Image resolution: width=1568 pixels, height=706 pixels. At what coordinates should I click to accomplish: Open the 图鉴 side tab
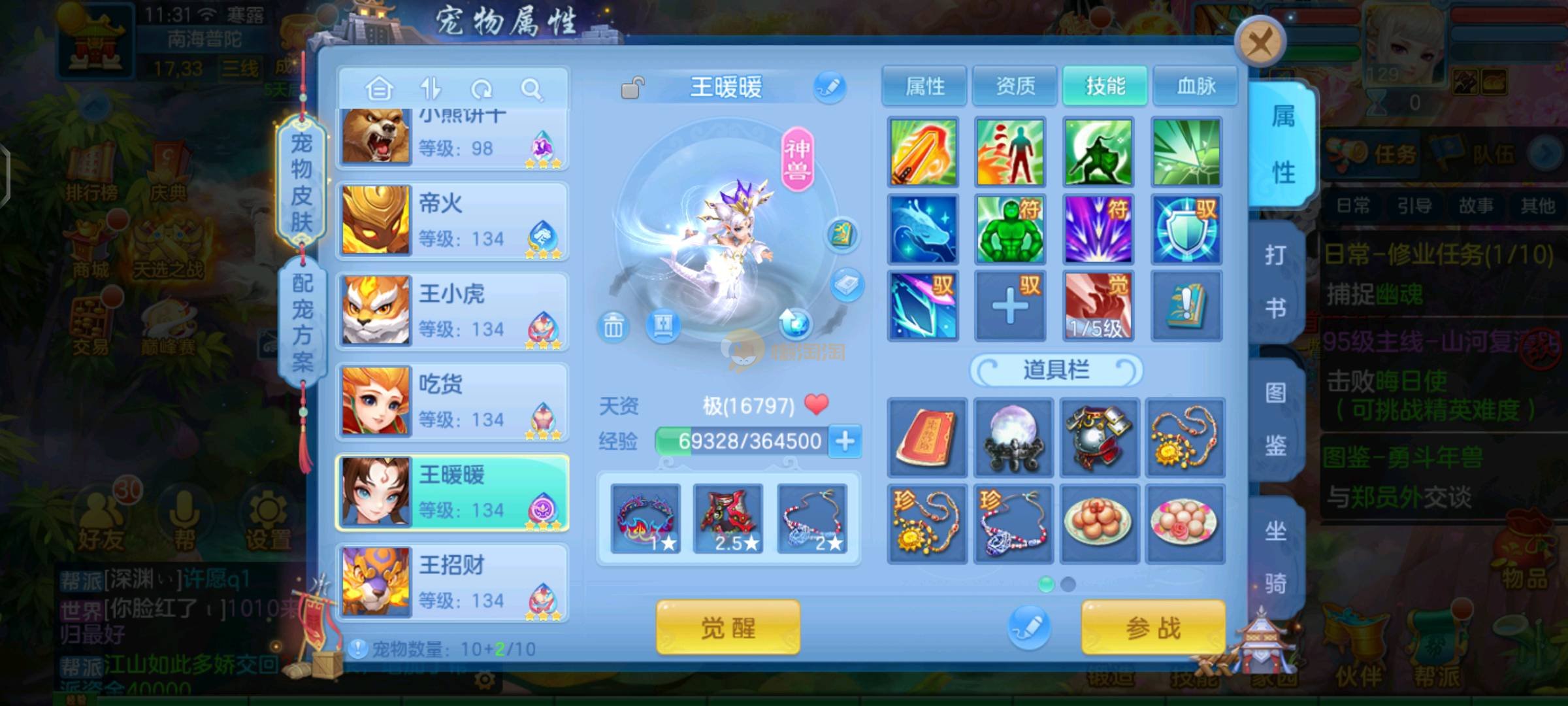[x=1275, y=419]
